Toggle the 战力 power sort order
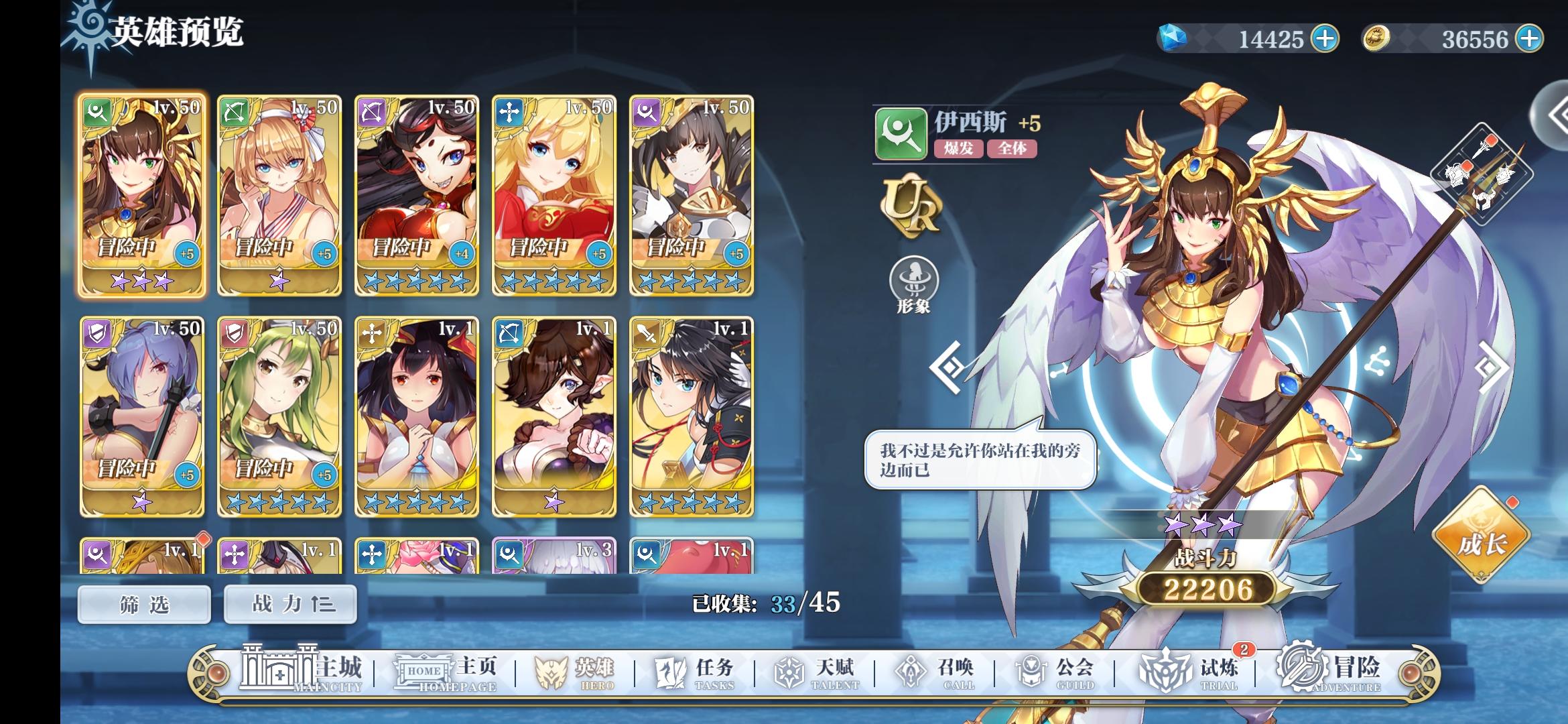This screenshot has height=724, width=1568. click(x=289, y=604)
